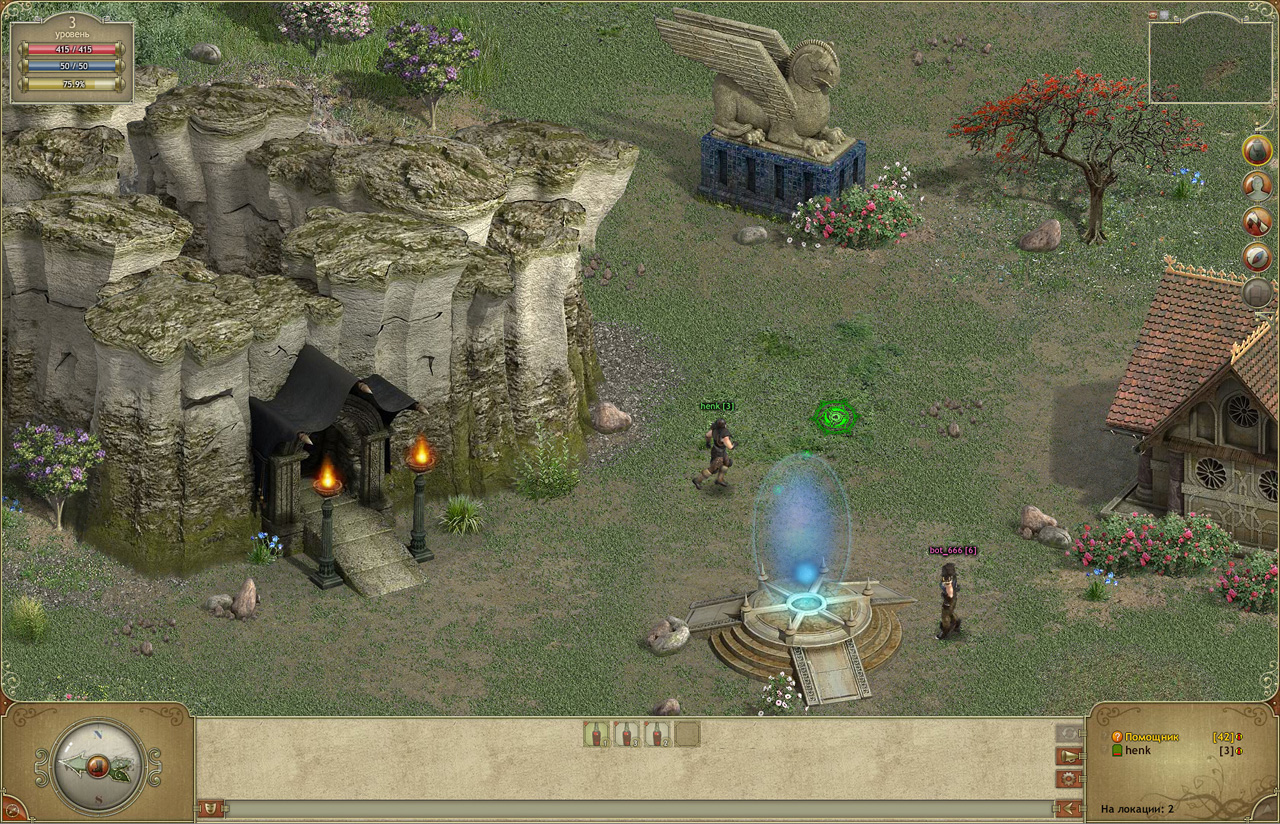Image resolution: width=1280 pixels, height=824 pixels.
Task: Use the potion slot with count 3
Action: coord(626,734)
